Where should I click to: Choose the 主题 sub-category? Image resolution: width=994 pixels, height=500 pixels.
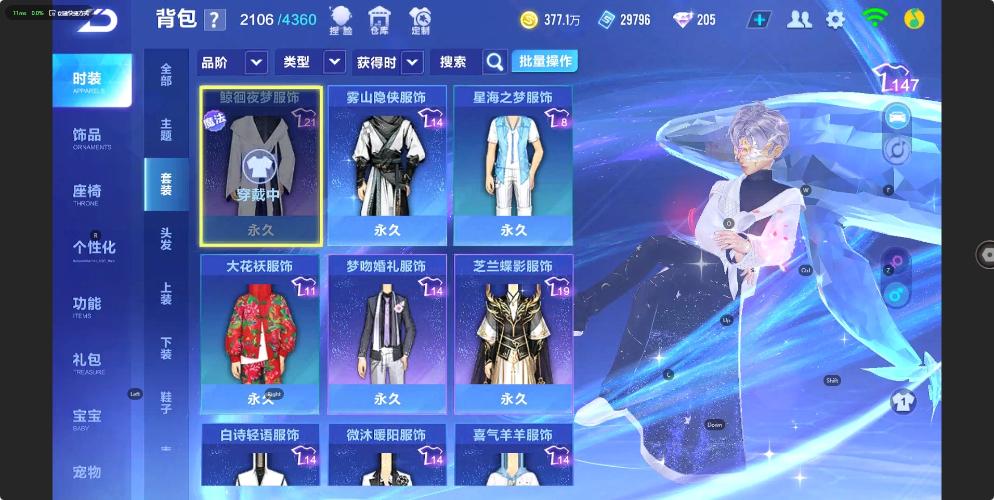[166, 129]
